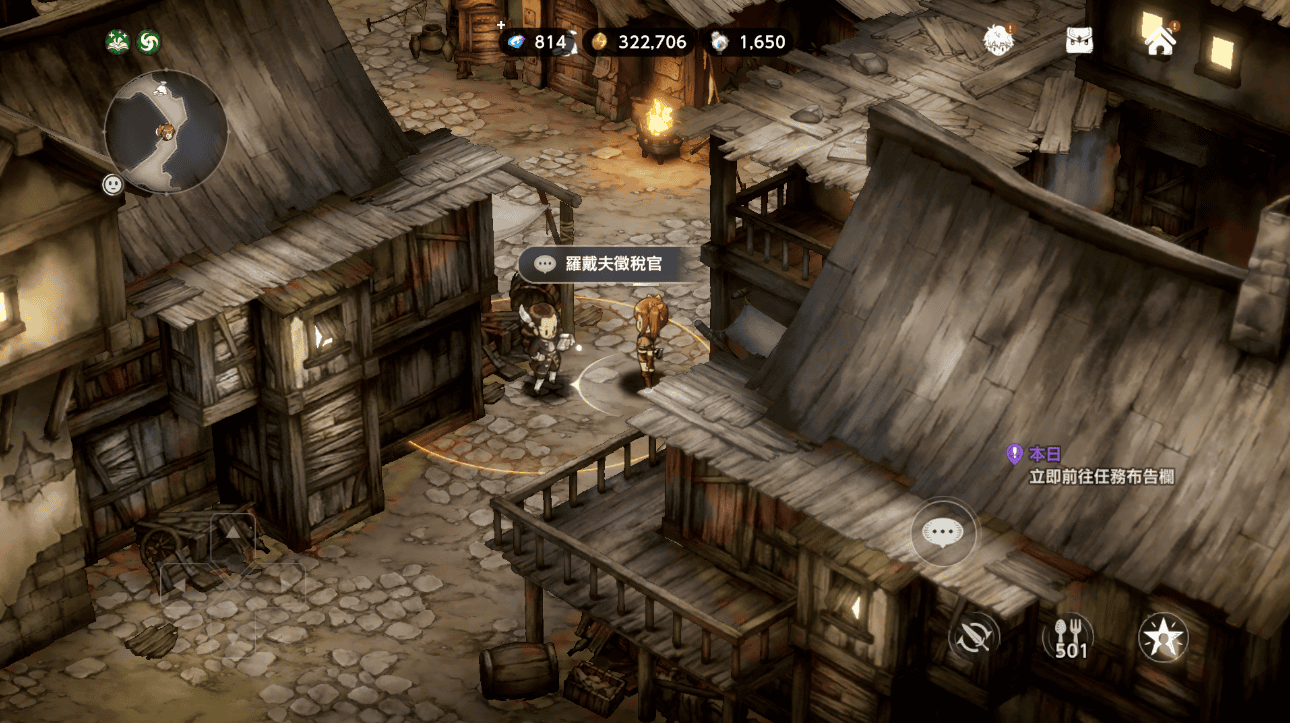Talk to 羅戴夫徵稅官 via the name bubble

(x=599, y=264)
